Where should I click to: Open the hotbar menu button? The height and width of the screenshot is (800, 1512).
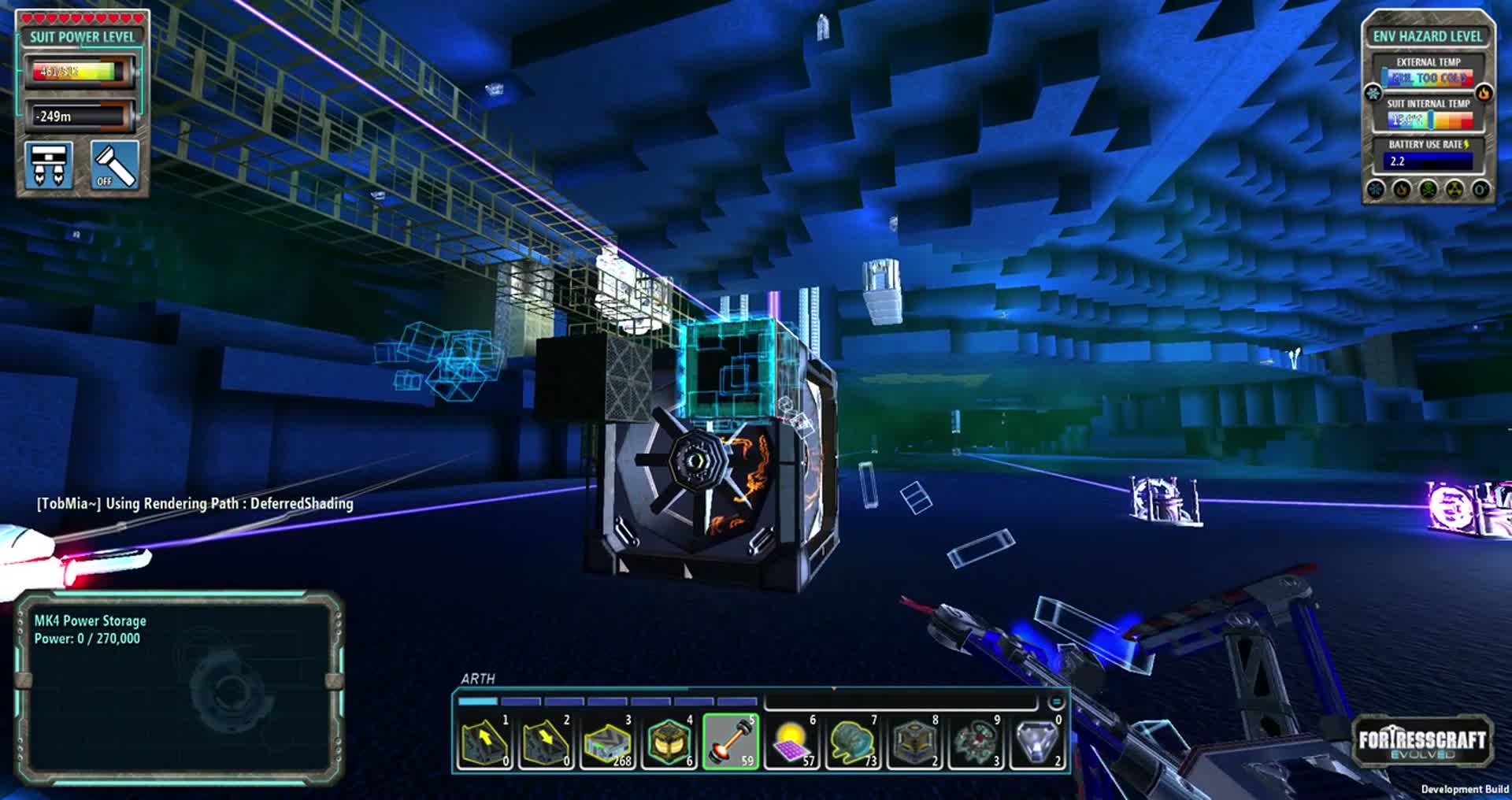pyautogui.click(x=1056, y=702)
